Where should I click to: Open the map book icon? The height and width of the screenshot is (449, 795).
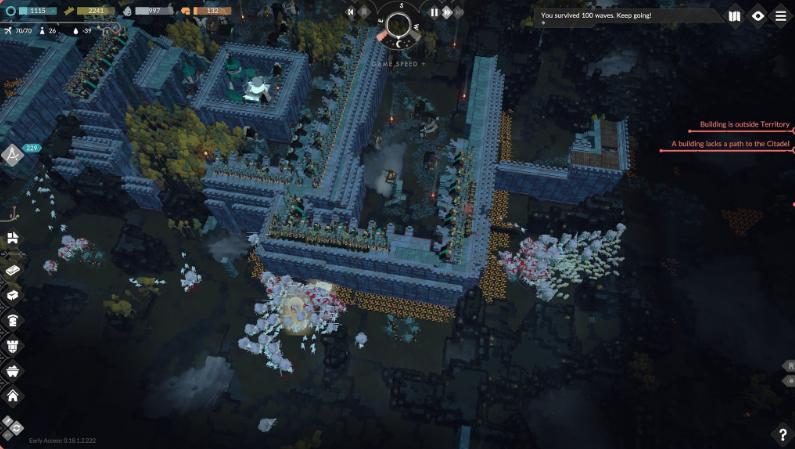735,16
